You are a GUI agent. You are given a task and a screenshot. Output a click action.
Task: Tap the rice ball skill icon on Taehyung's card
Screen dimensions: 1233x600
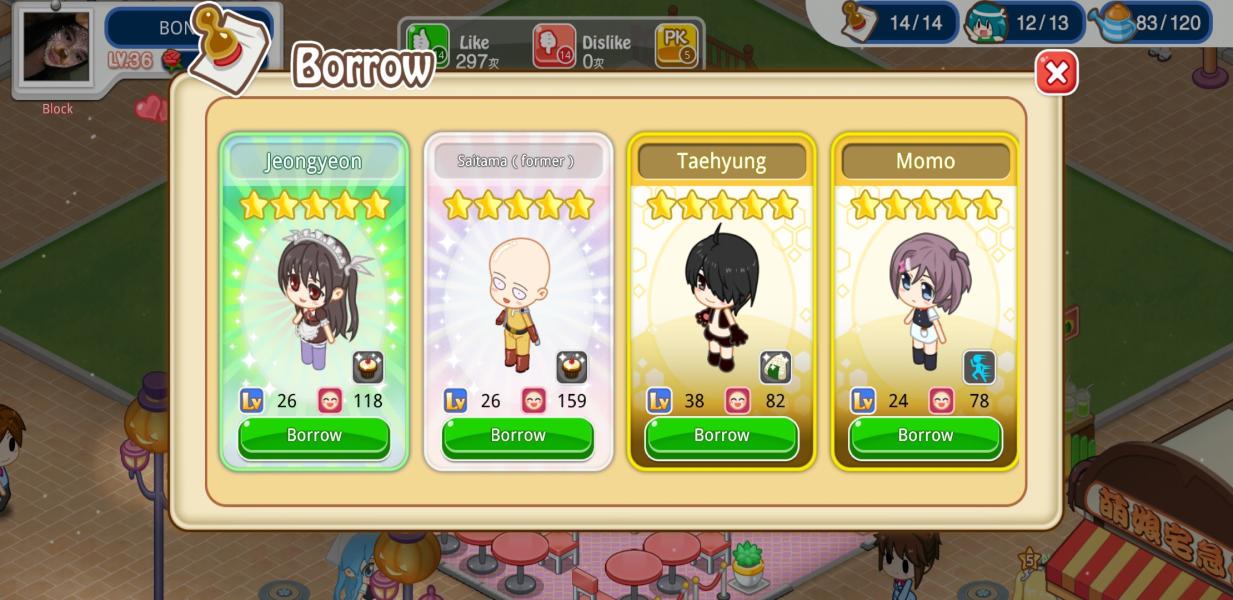pos(775,367)
